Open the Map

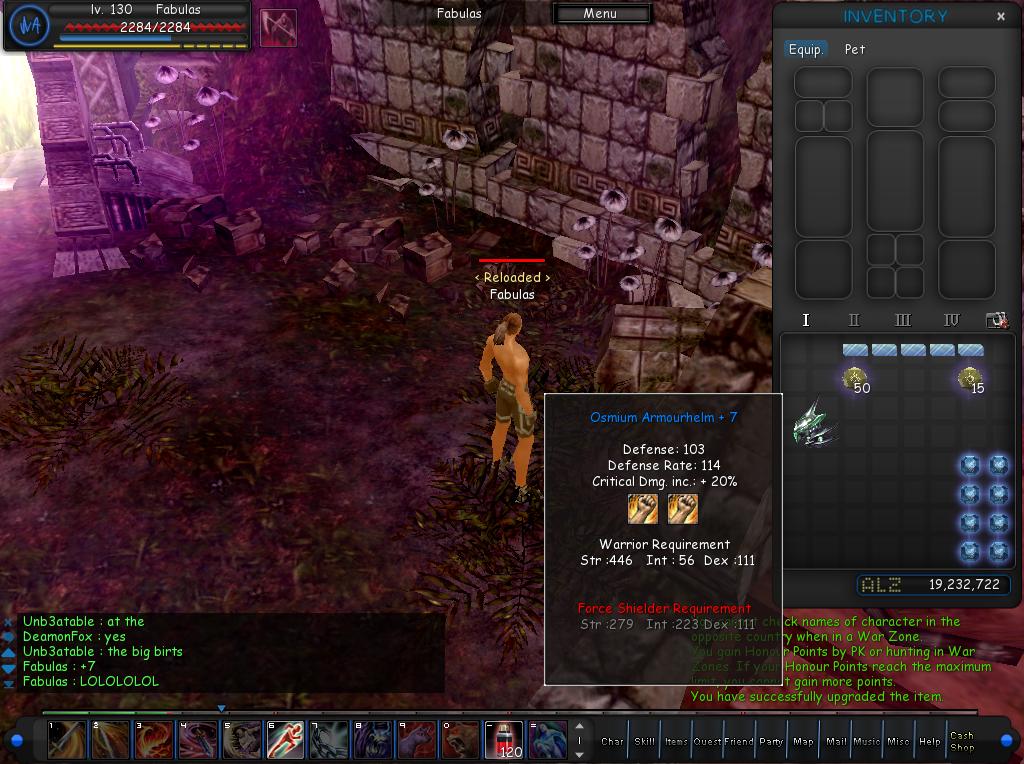coord(803,741)
